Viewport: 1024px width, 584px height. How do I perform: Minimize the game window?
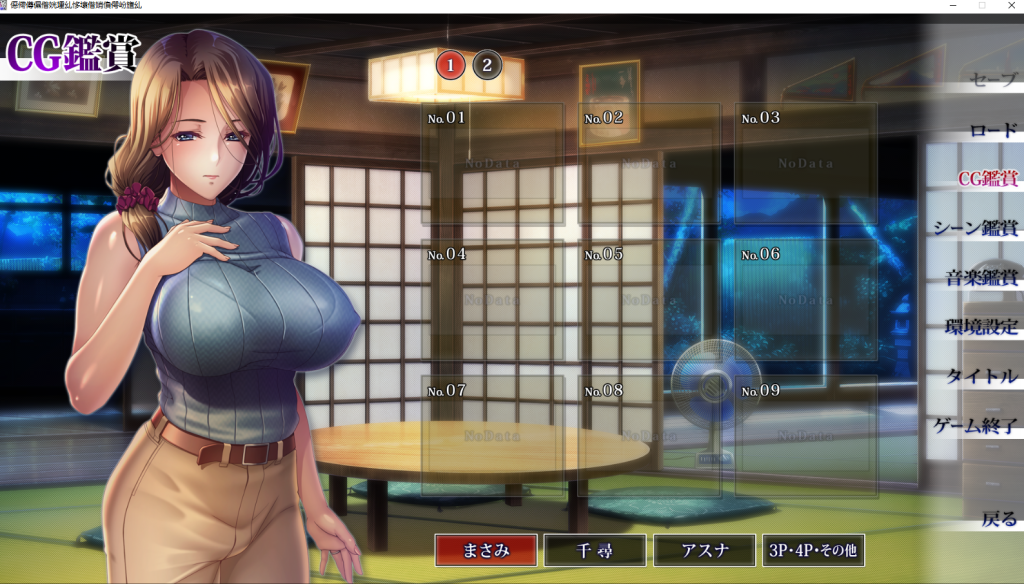coord(955,6)
